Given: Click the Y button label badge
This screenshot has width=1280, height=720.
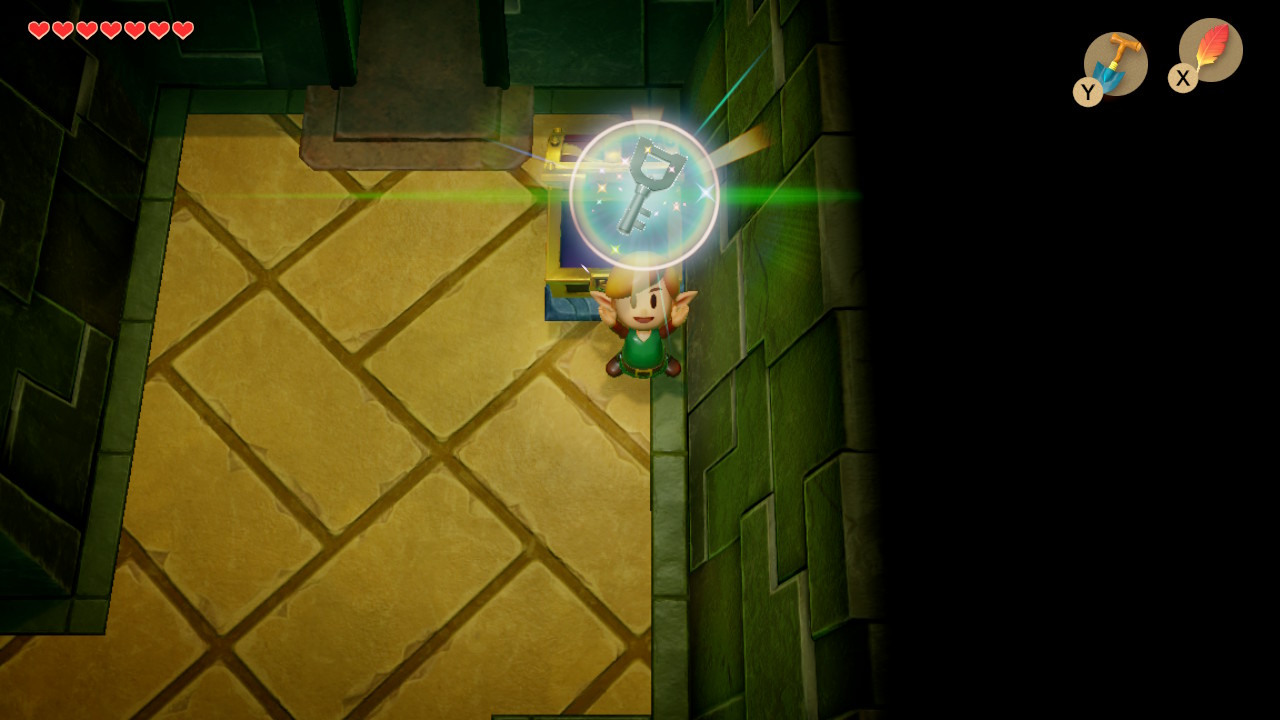Looking at the screenshot, I should pos(1086,92).
